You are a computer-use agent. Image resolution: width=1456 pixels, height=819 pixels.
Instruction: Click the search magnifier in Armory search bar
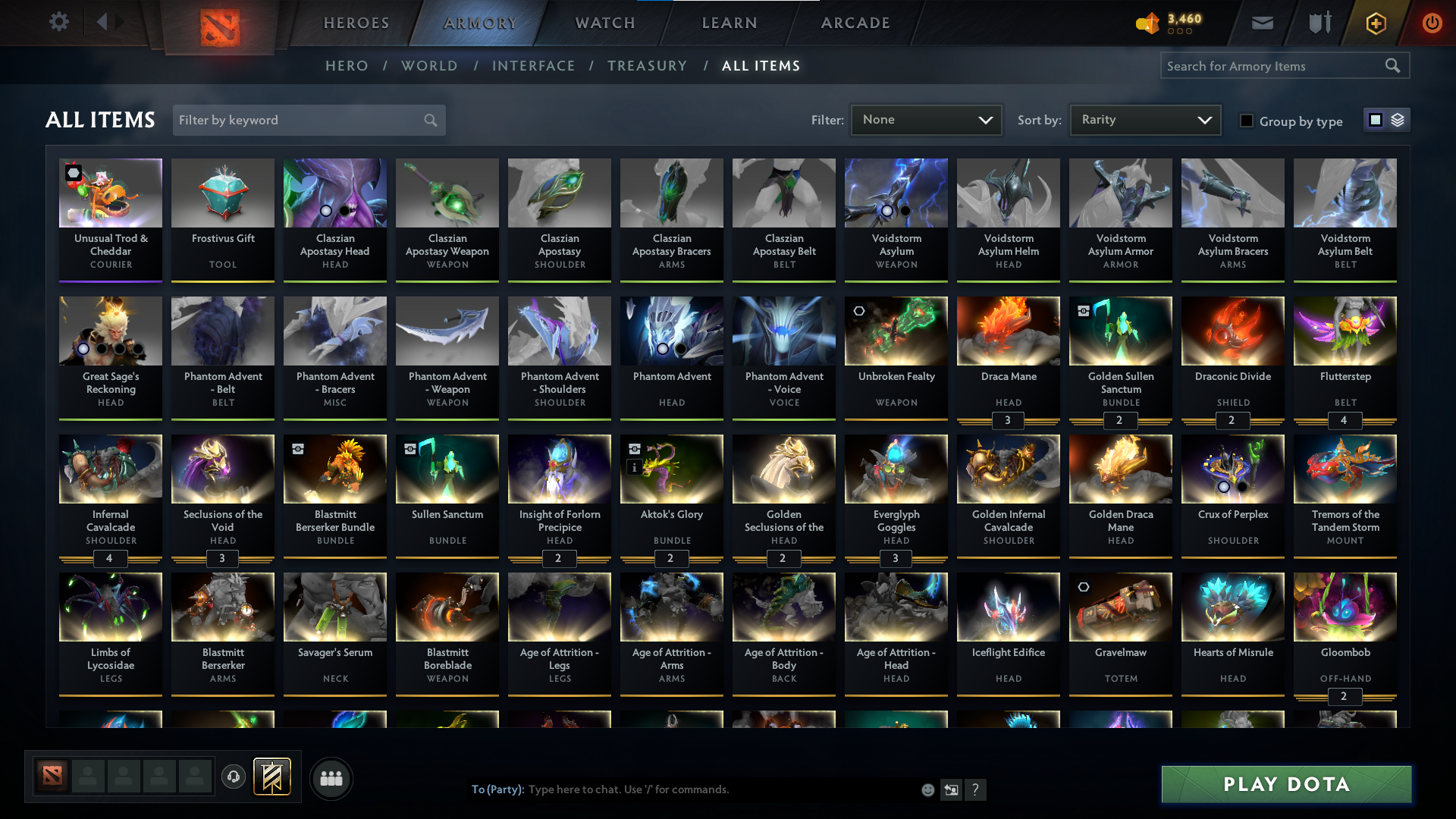click(x=1393, y=65)
